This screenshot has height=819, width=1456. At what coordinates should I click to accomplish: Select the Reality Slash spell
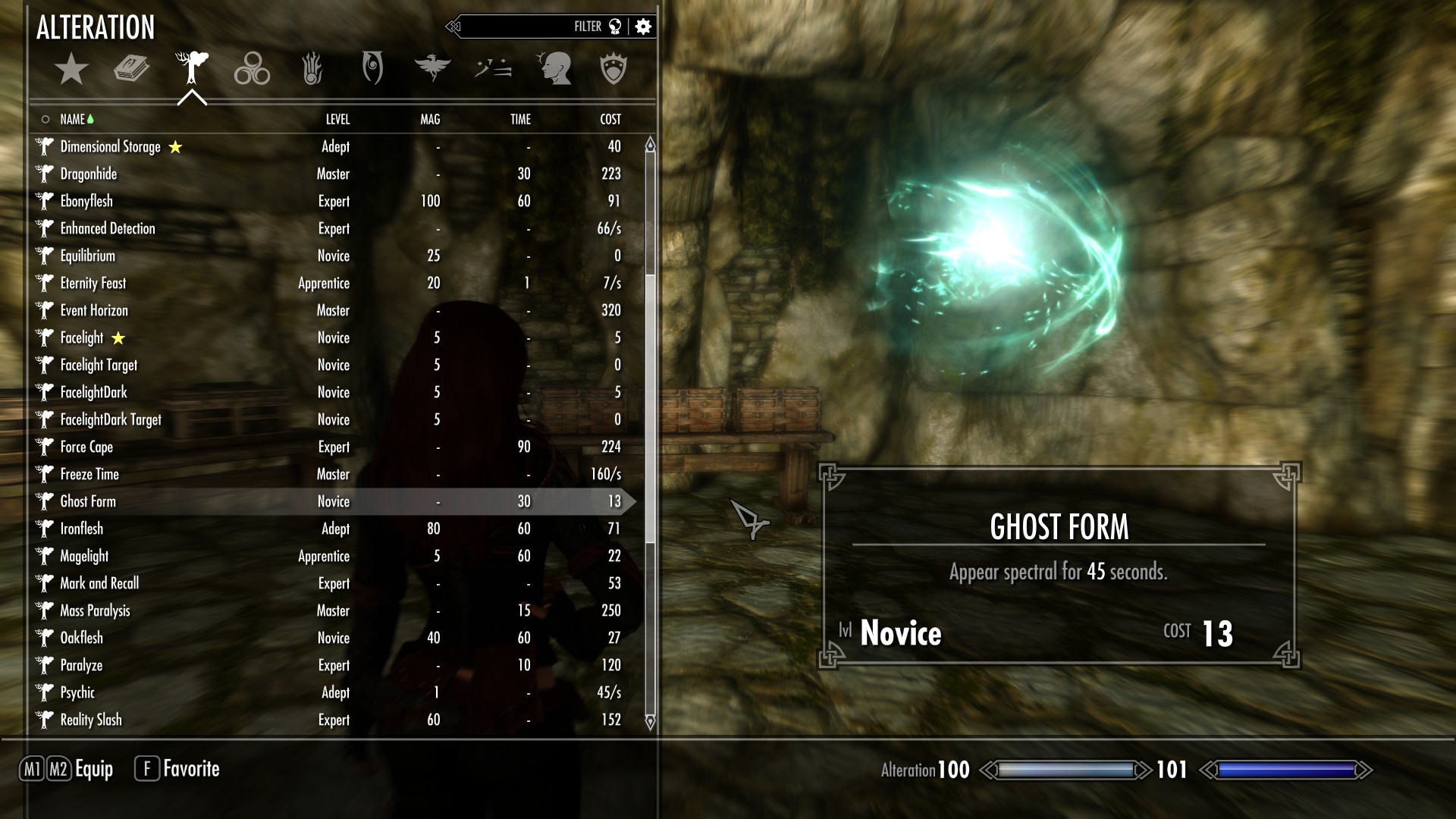[91, 720]
